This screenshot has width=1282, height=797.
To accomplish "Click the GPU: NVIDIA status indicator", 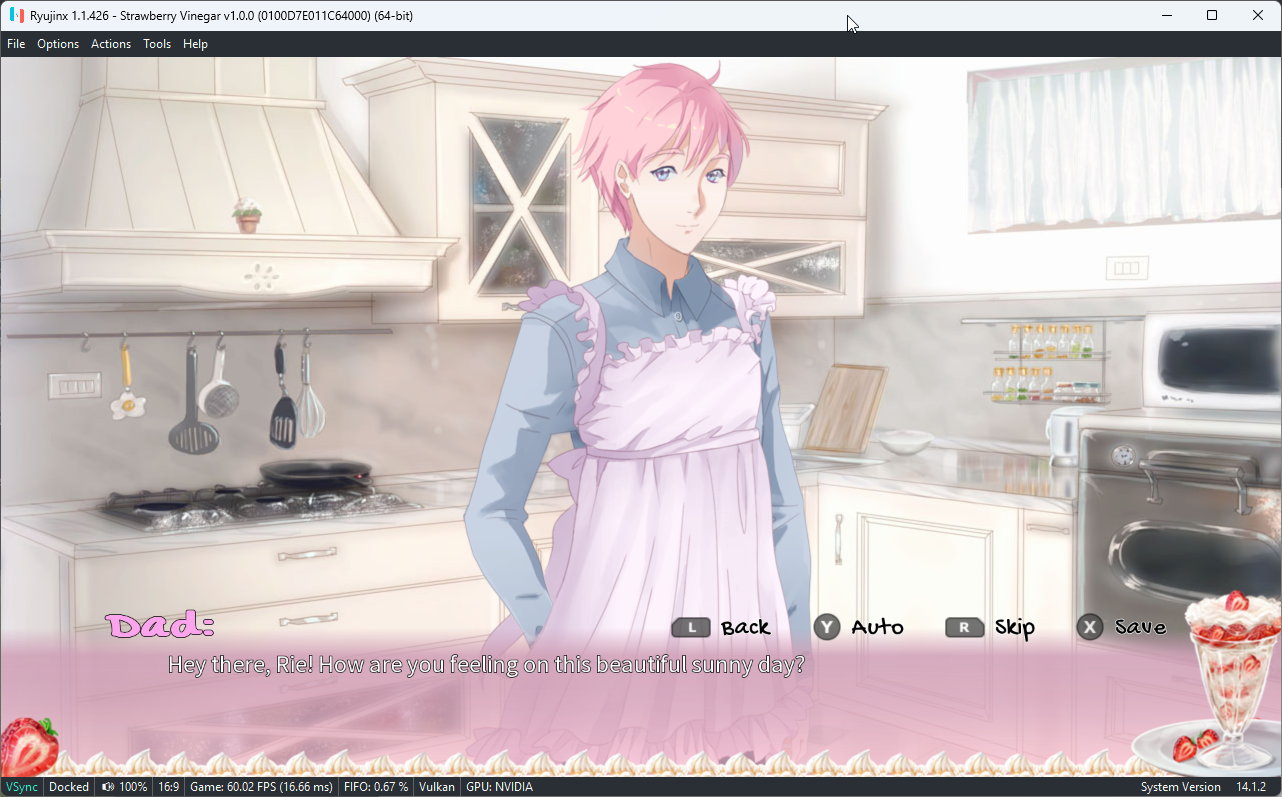I will coord(498,786).
